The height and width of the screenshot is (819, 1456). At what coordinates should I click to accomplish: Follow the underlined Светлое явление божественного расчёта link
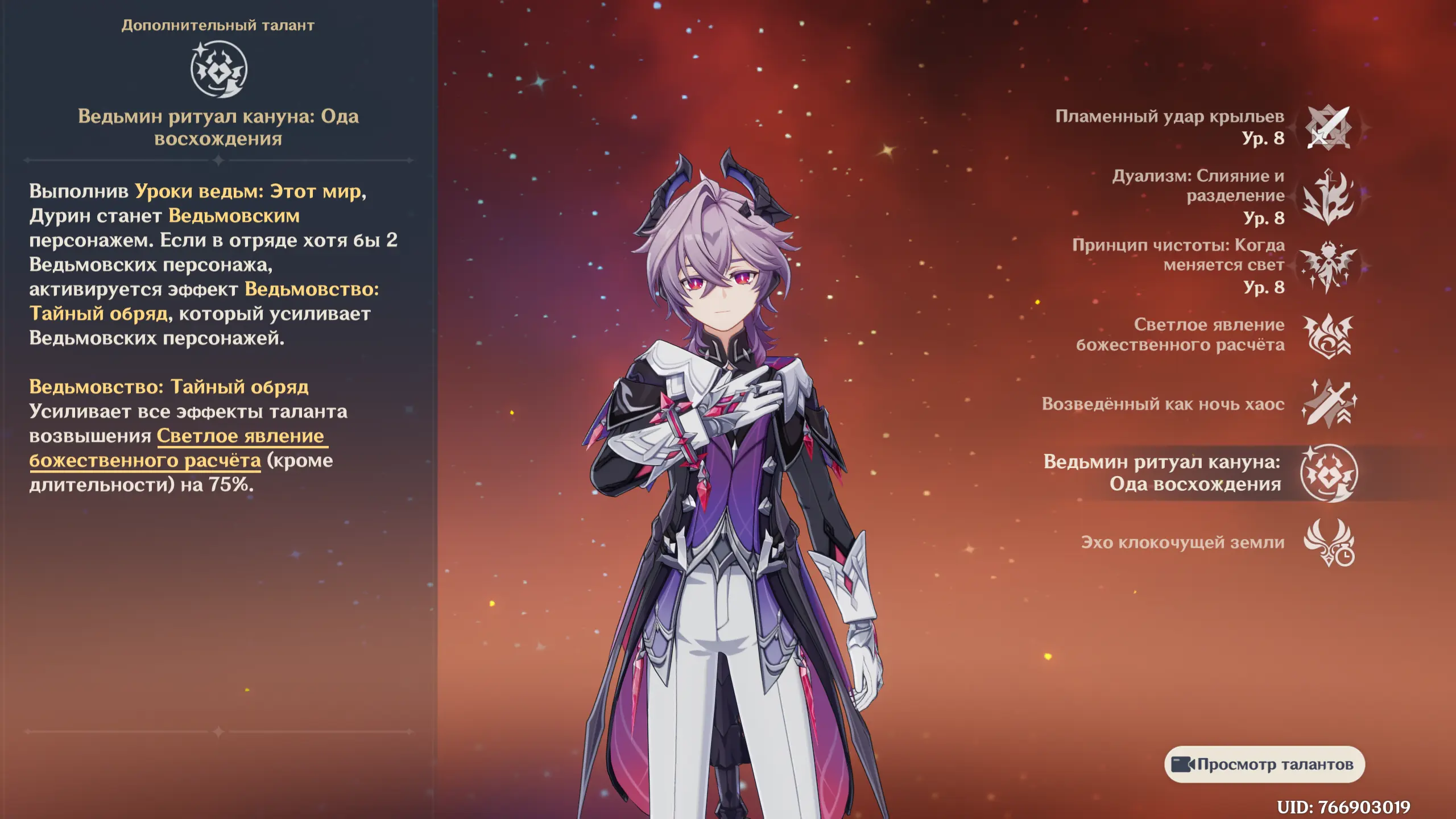[240, 436]
